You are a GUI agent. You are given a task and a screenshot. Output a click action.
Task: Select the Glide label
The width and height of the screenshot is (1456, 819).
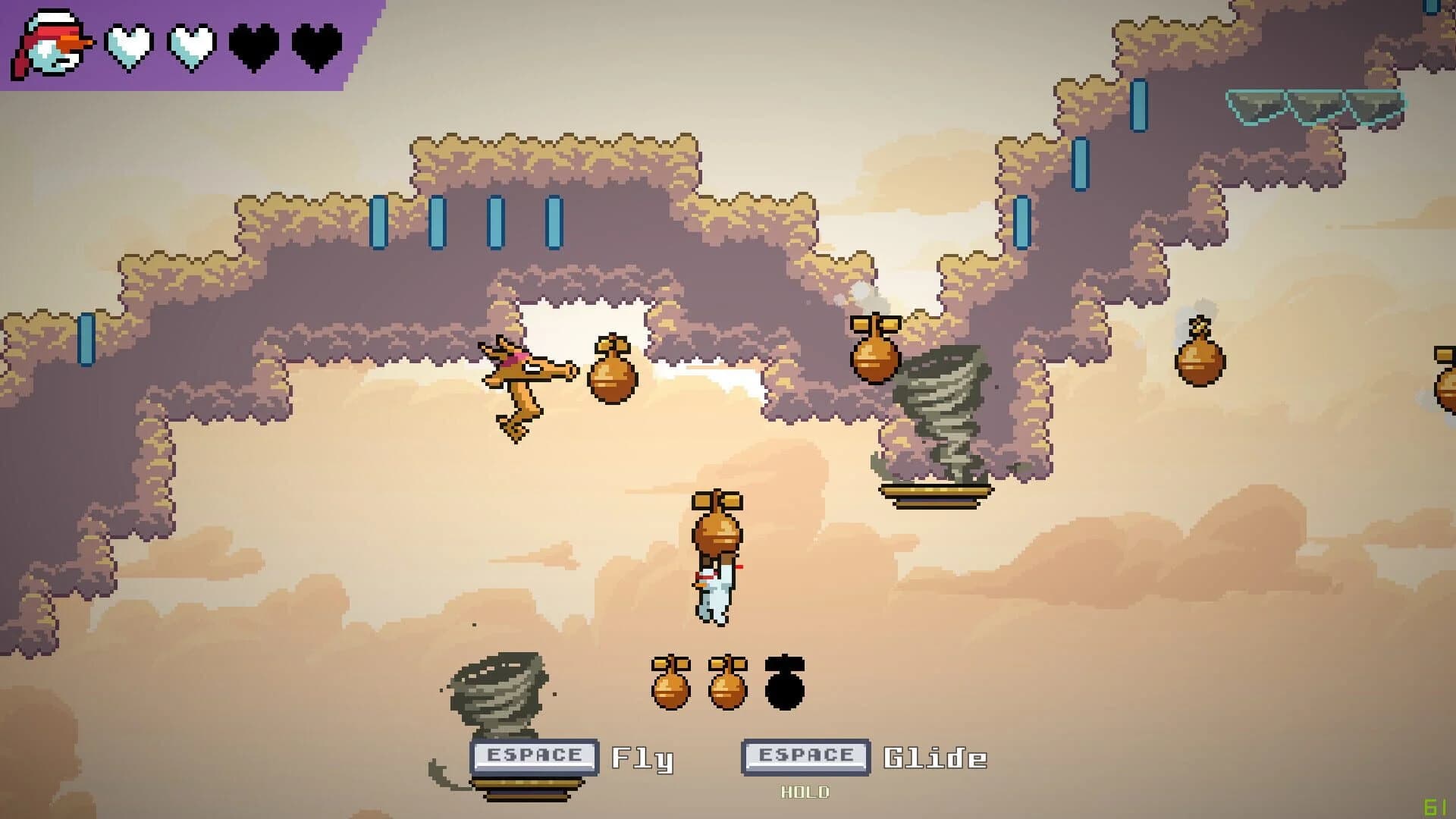(934, 756)
